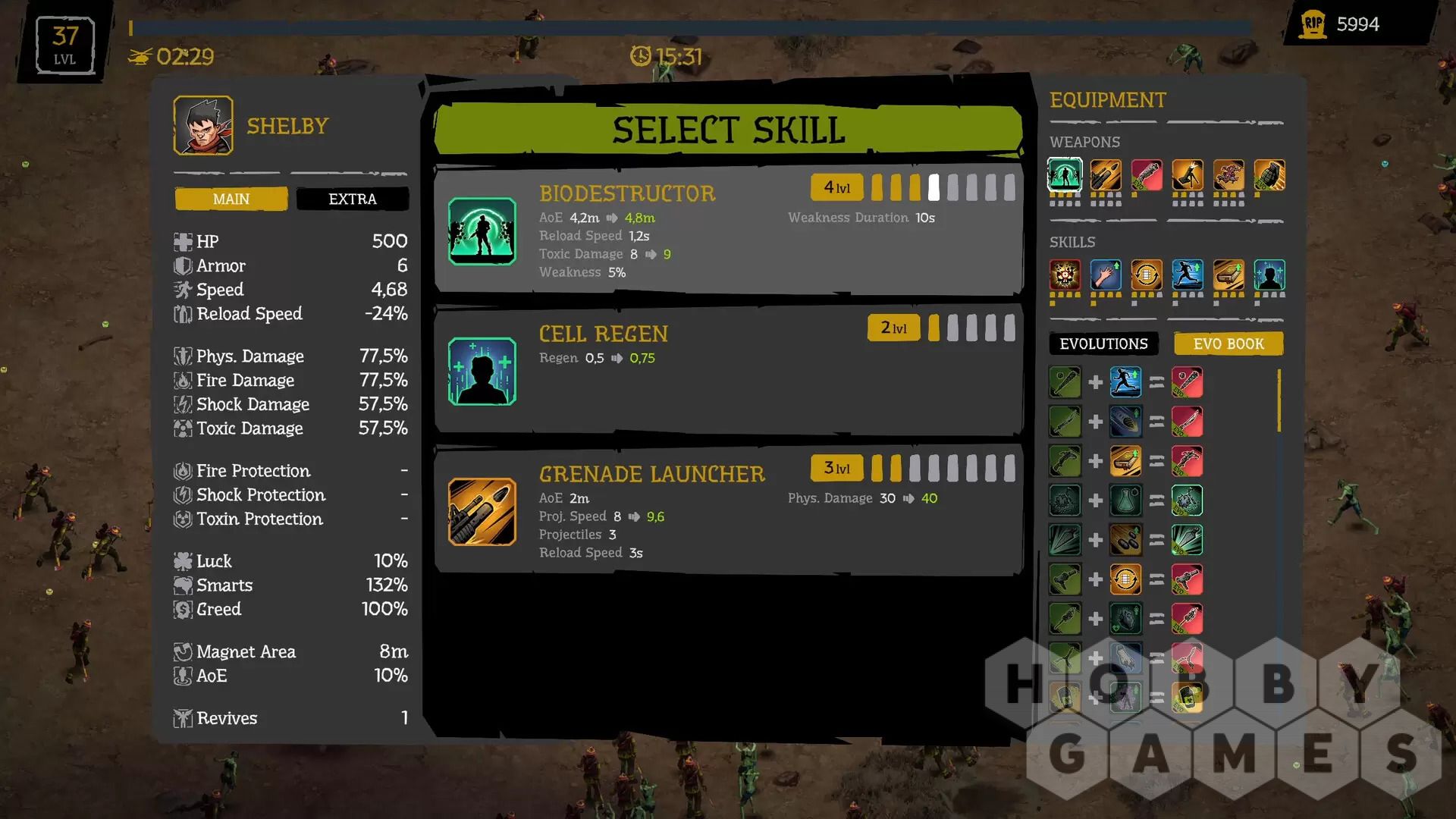Click the evolutions list scrollbar
The width and height of the screenshot is (1456, 819).
click(1279, 400)
